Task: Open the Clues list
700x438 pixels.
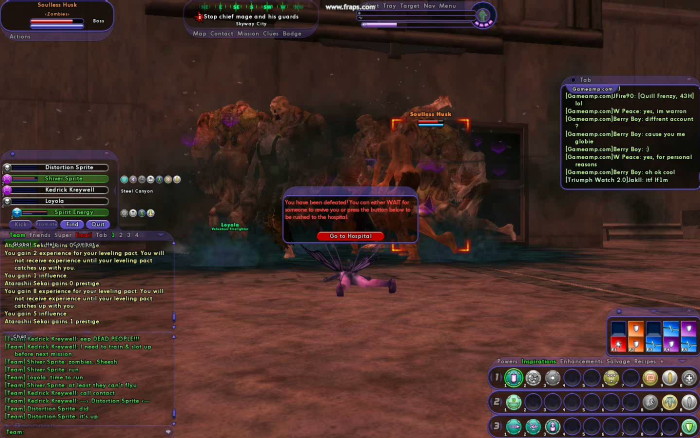Action: tap(272, 34)
